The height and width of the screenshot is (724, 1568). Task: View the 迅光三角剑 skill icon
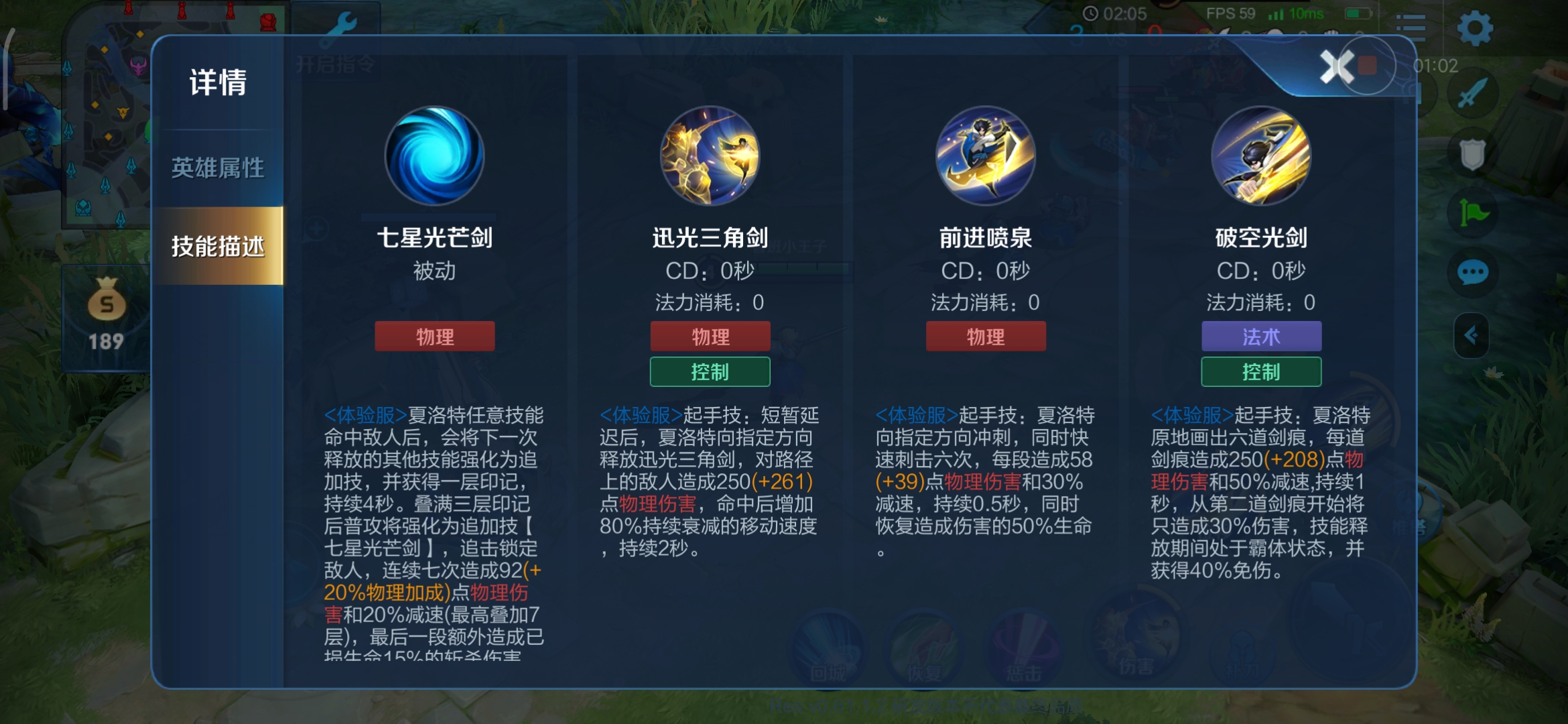click(x=709, y=156)
